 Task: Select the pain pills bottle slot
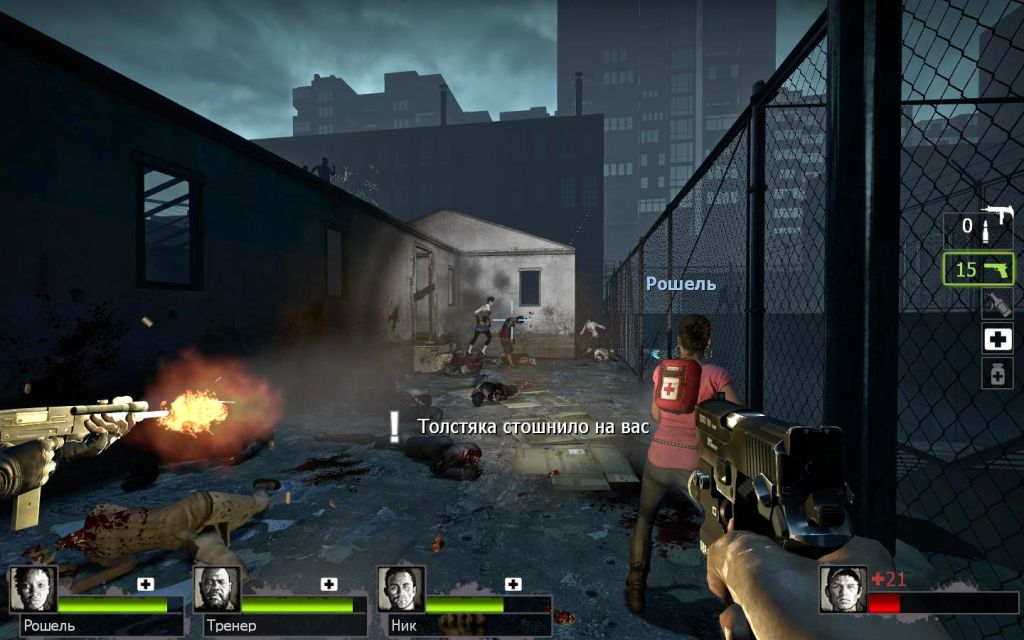coord(996,372)
